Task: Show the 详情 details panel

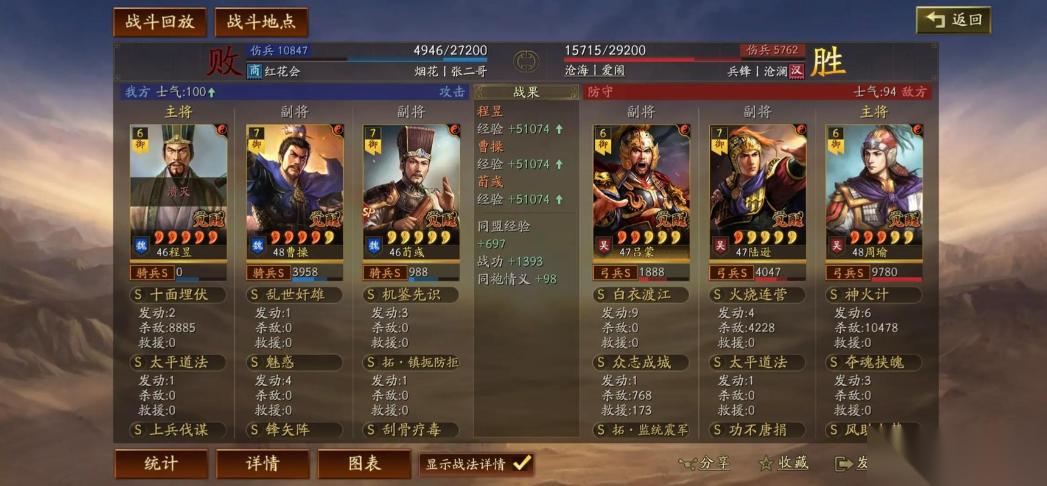Action: tap(262, 464)
